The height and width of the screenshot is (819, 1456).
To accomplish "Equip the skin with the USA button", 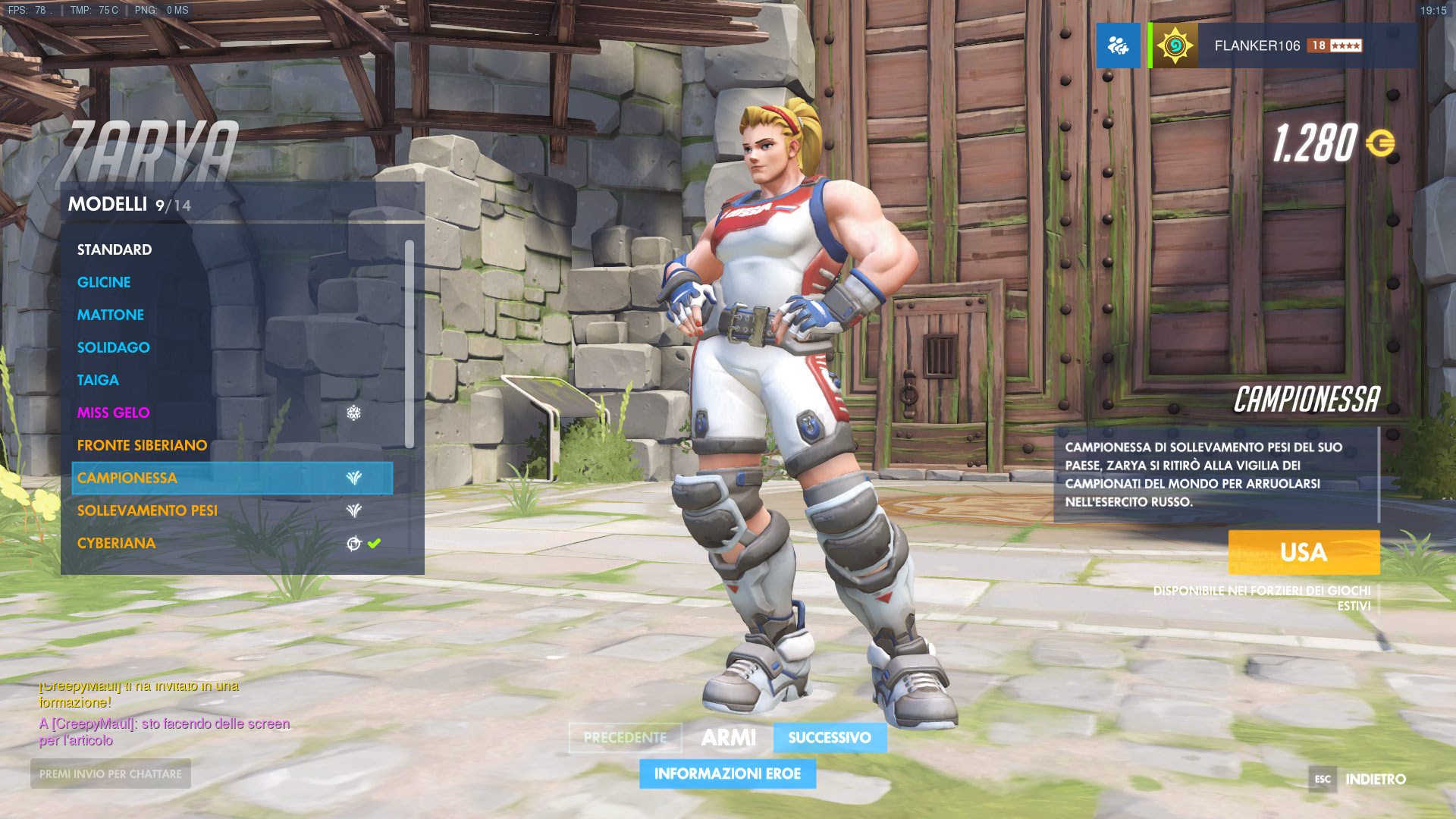I will 1303,552.
